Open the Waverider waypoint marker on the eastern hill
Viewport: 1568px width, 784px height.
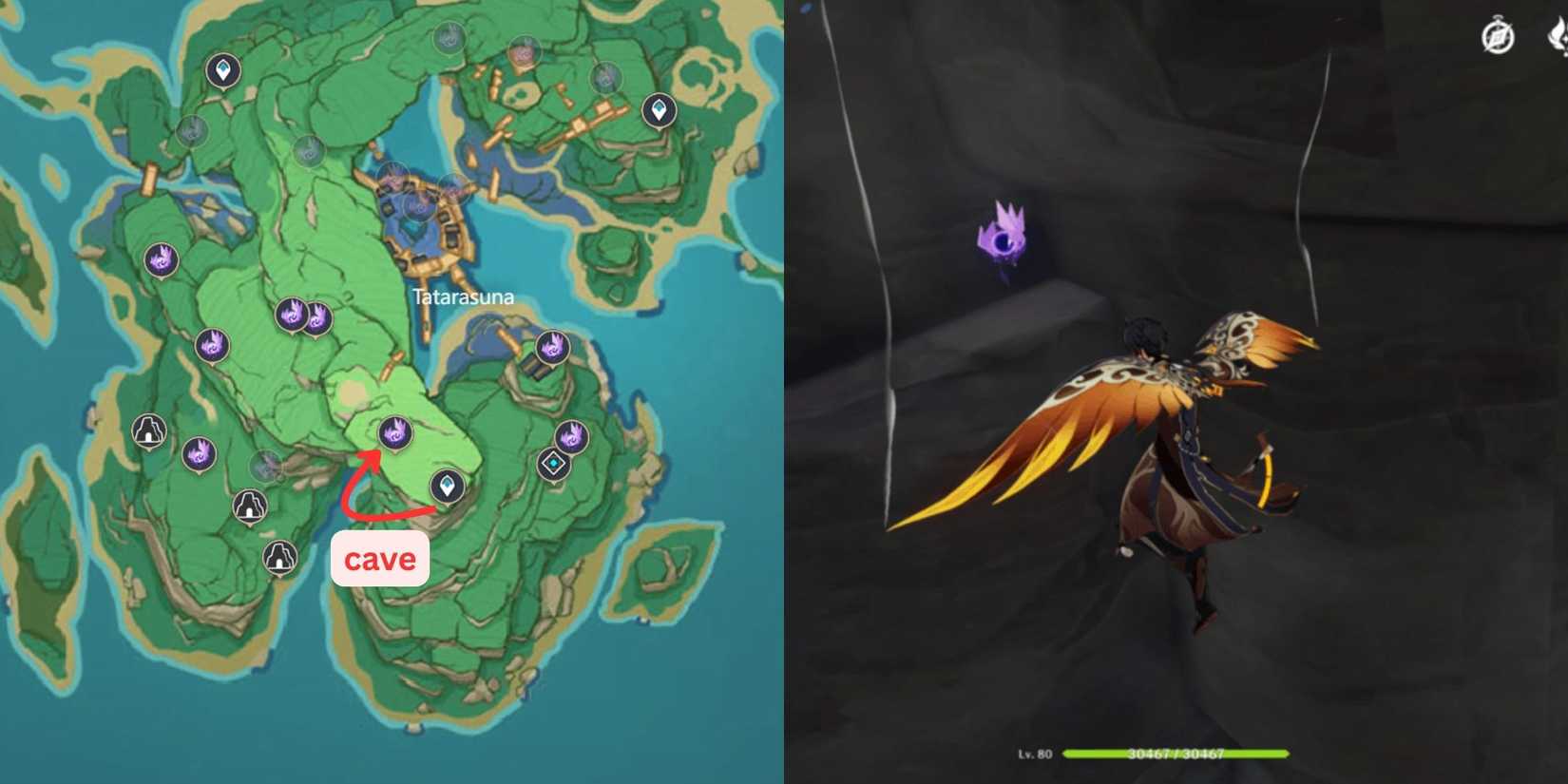[x=553, y=461]
